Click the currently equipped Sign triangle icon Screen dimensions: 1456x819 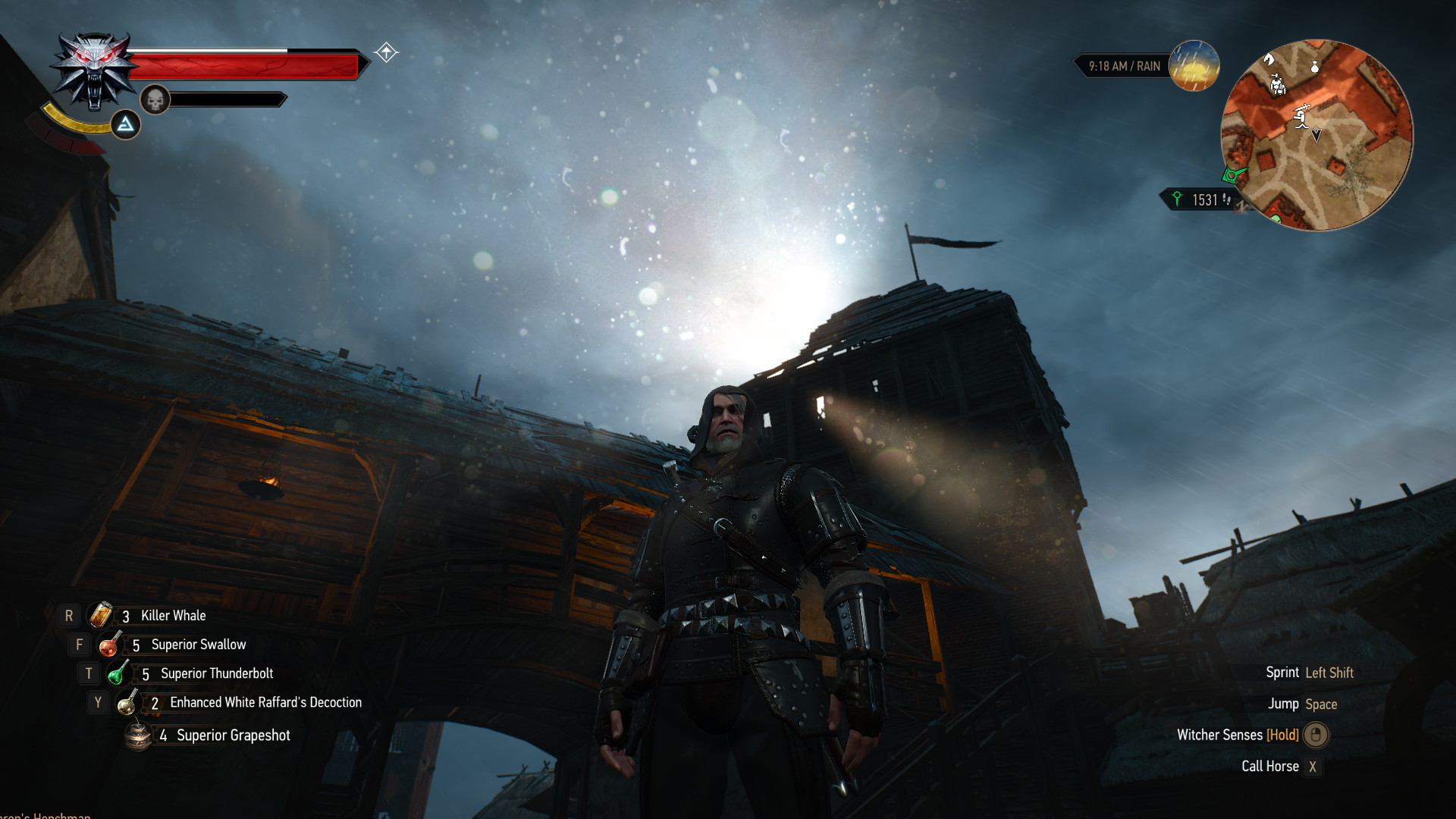pyautogui.click(x=125, y=124)
